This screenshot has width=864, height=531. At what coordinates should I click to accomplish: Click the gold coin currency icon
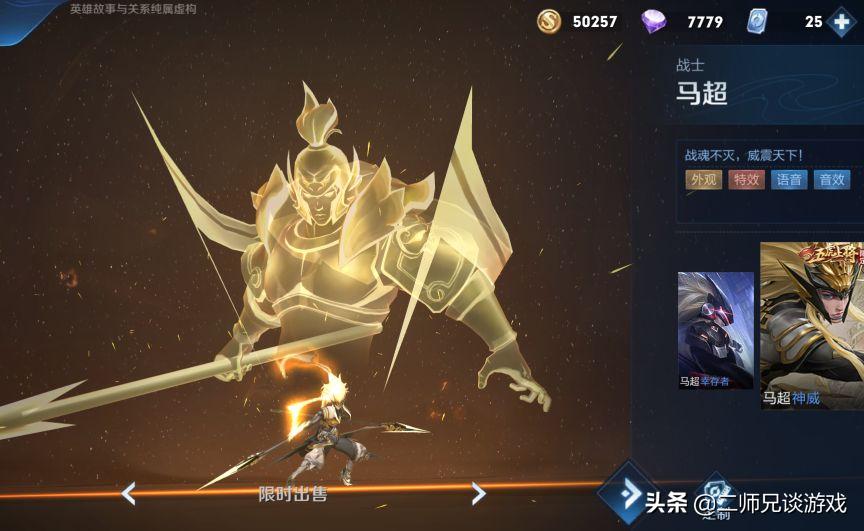point(549,21)
